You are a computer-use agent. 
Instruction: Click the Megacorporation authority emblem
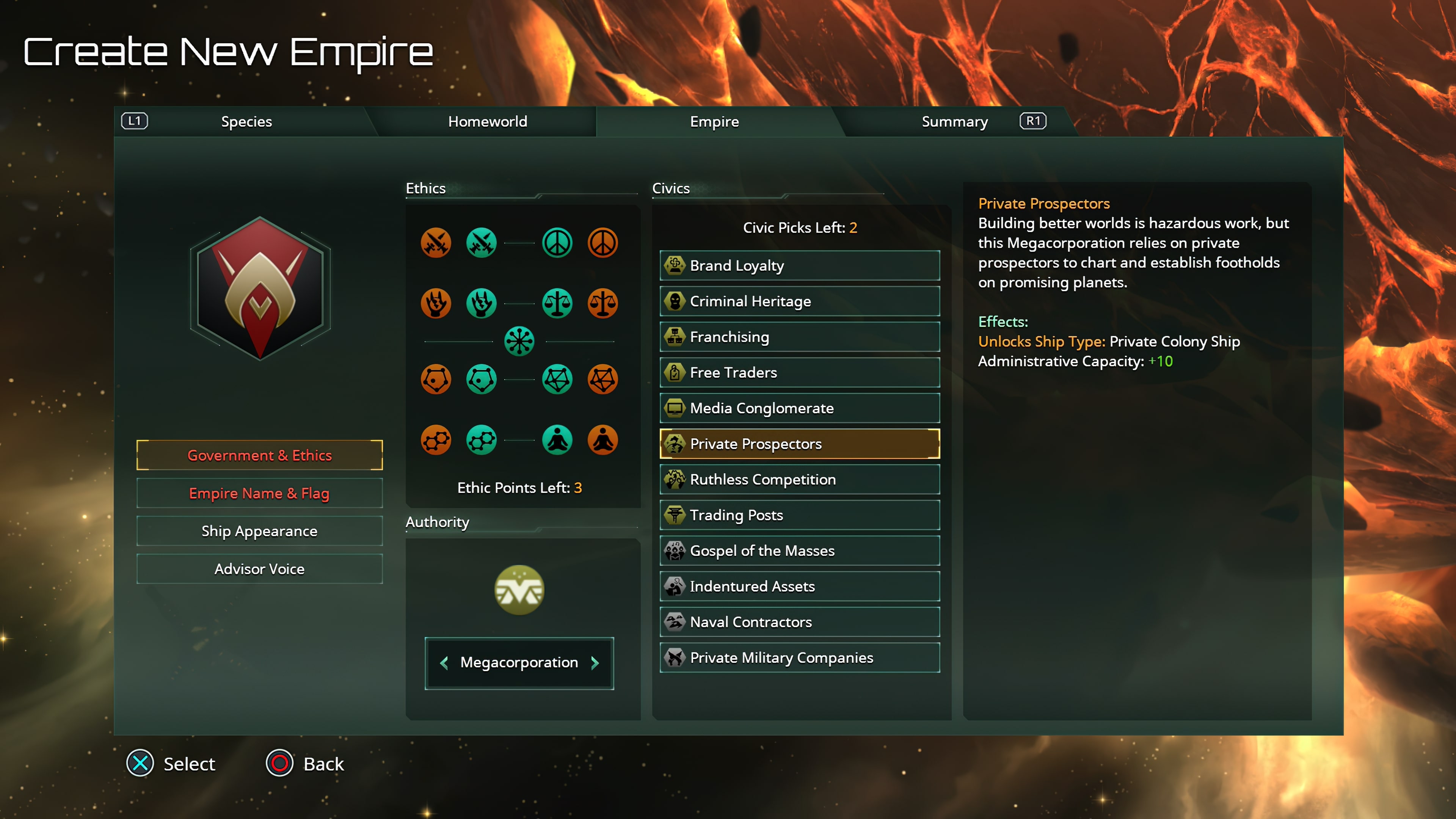point(518,590)
